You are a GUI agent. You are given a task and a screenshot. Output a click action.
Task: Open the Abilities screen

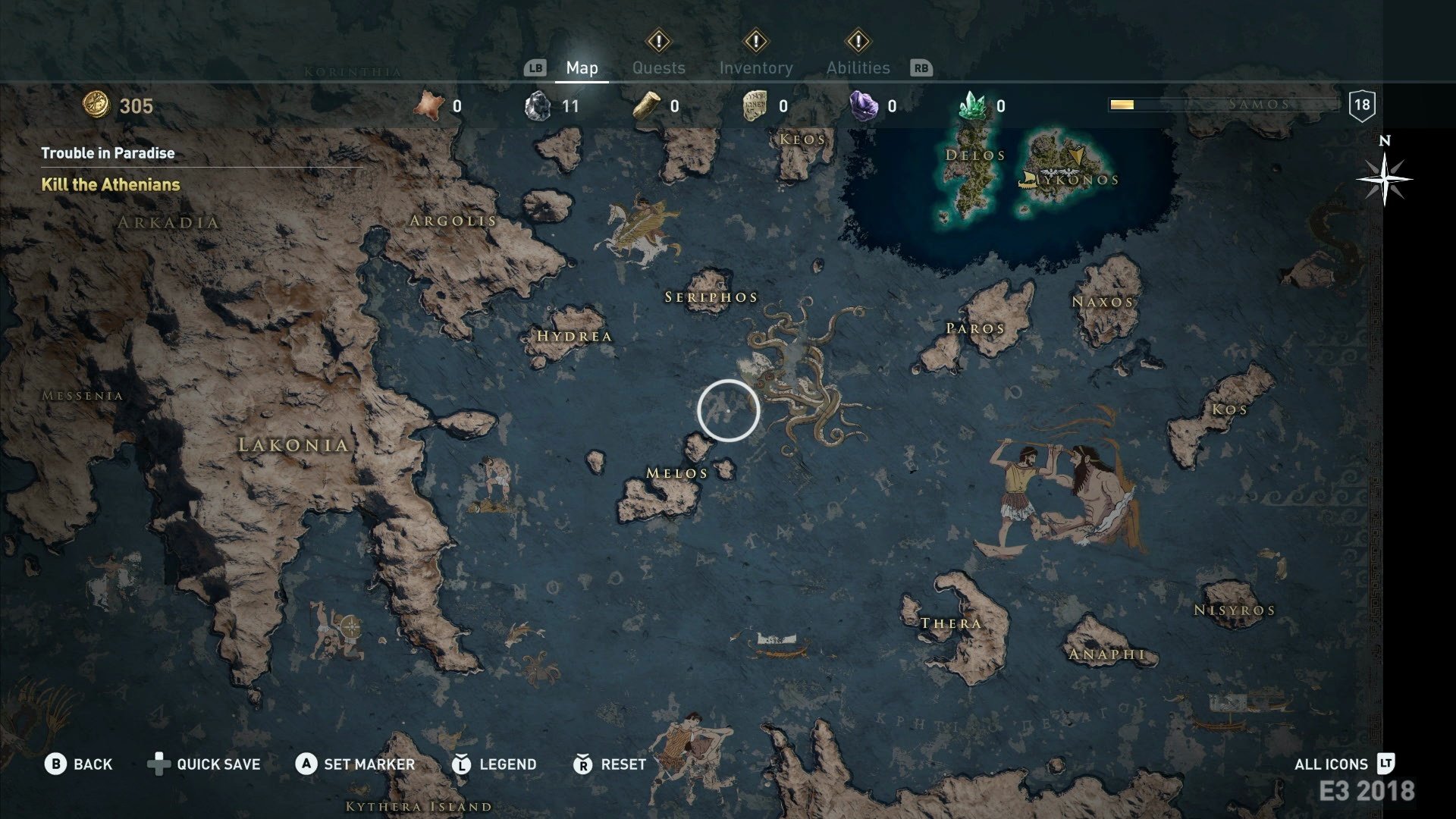coord(858,67)
